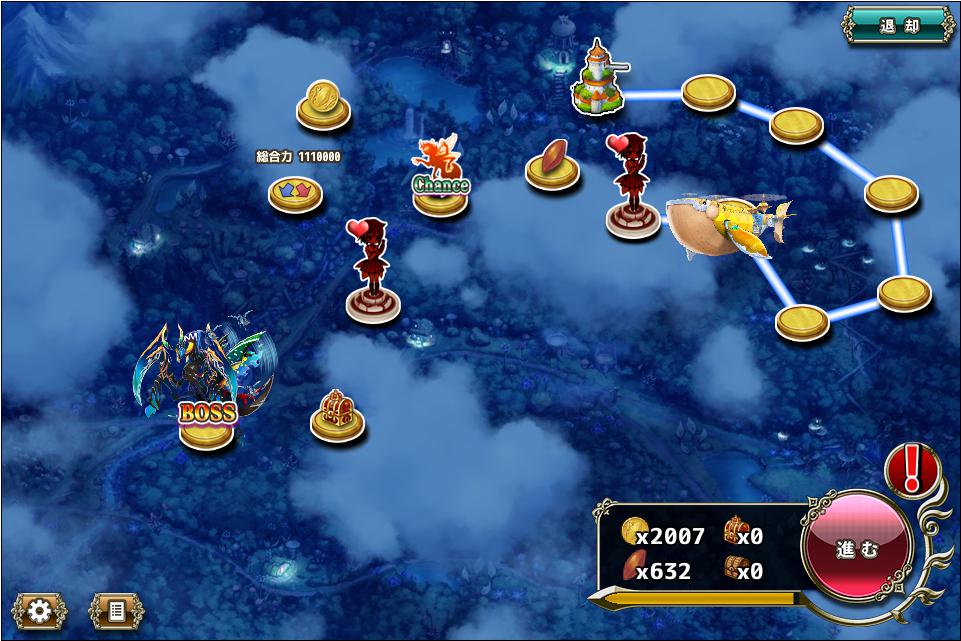
Task: Tap the red exclamation alert icon
Action: tap(911, 468)
